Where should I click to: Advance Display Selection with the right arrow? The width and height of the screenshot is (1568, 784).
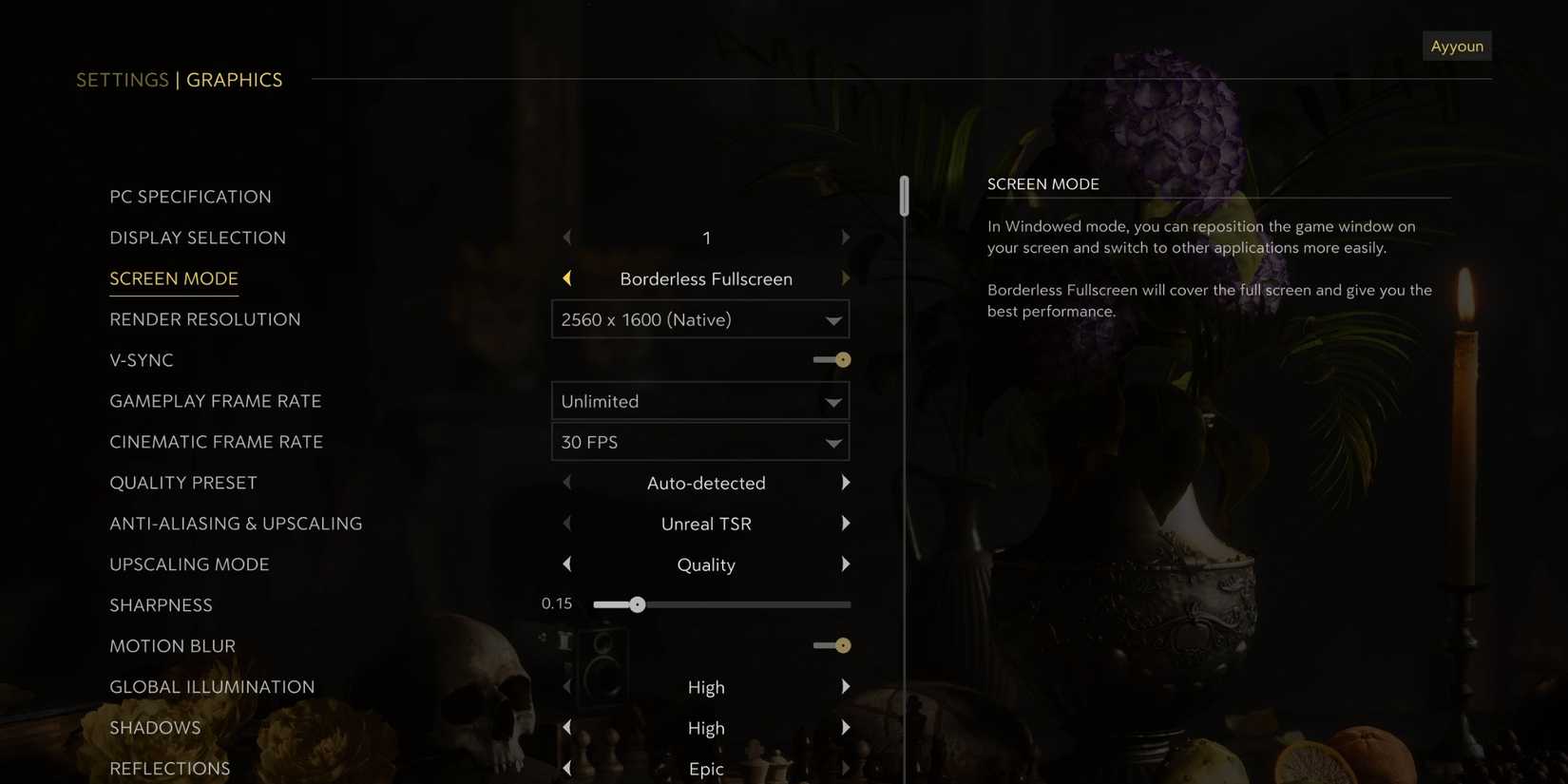click(846, 237)
